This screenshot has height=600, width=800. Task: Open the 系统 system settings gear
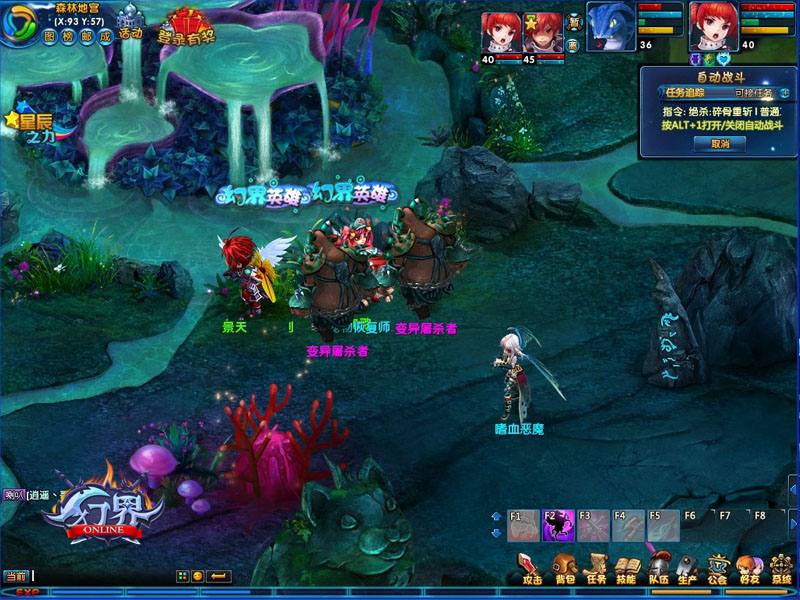(x=780, y=566)
